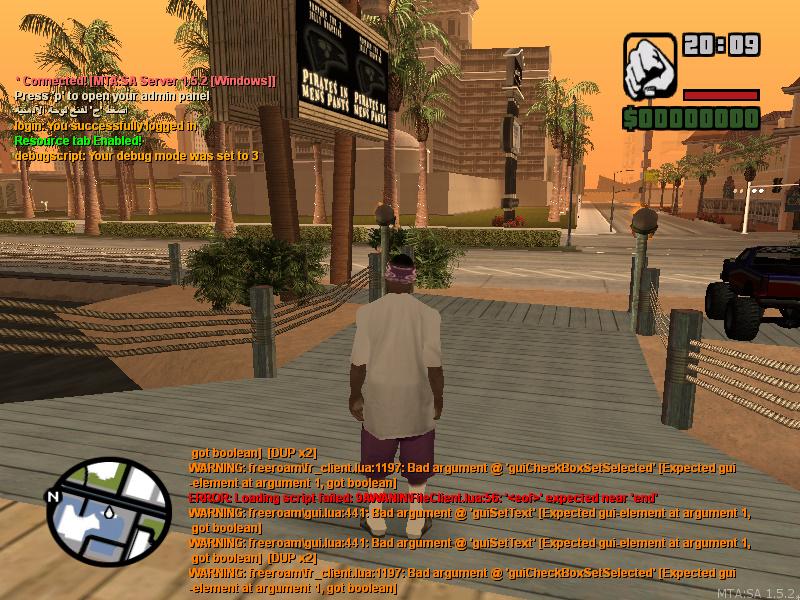Click the north marker on the radar

[x=55, y=497]
